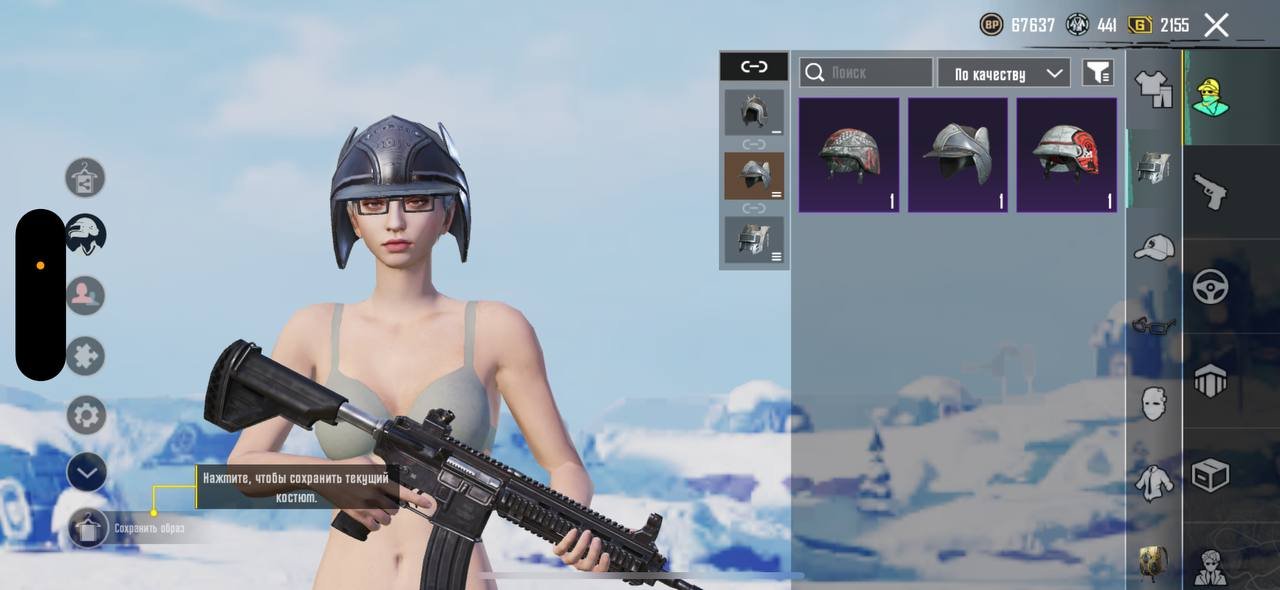This screenshot has width=1280, height=590.
Task: Open the cap headwear tab
Action: pyautogui.click(x=1154, y=247)
